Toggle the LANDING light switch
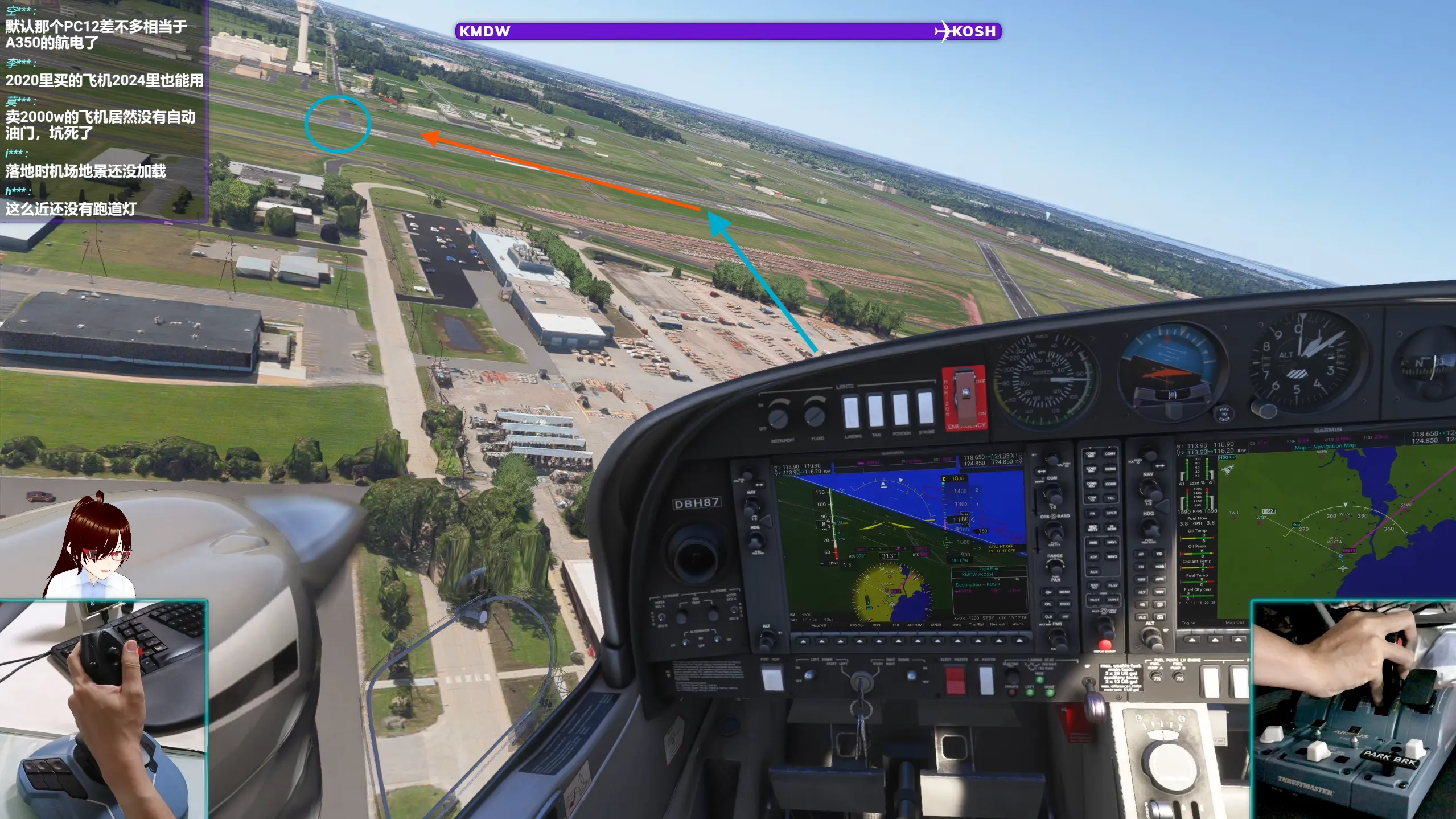This screenshot has width=1456, height=819. pos(851,411)
